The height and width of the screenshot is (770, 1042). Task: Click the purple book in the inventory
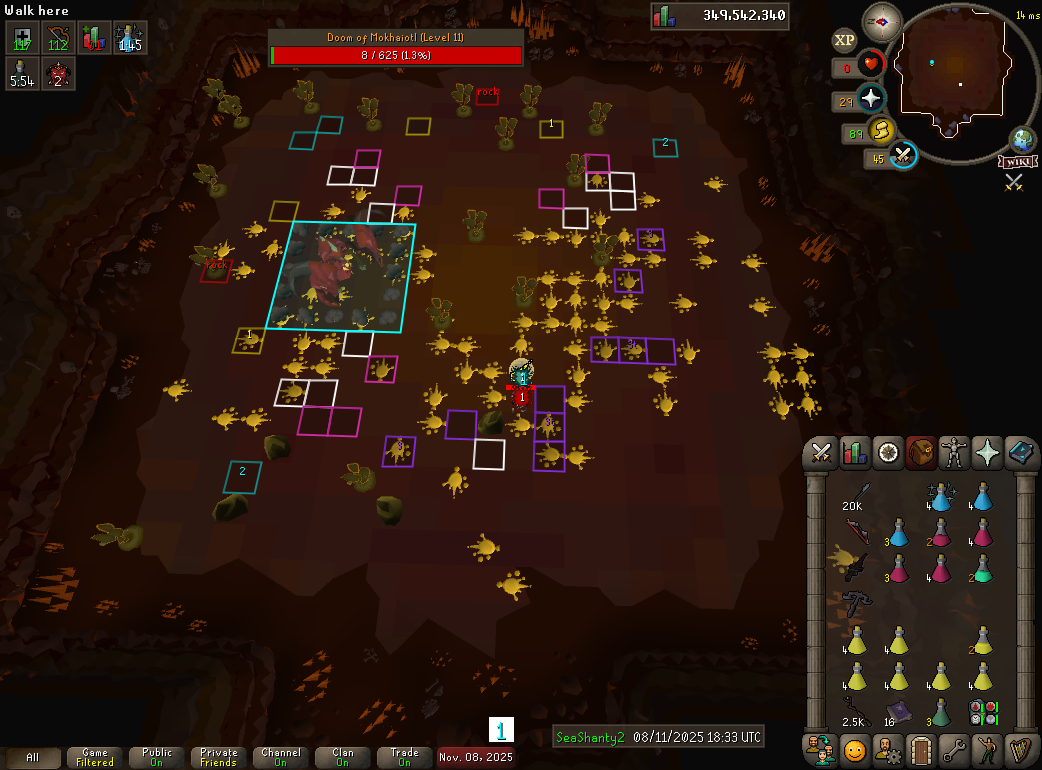point(897,712)
